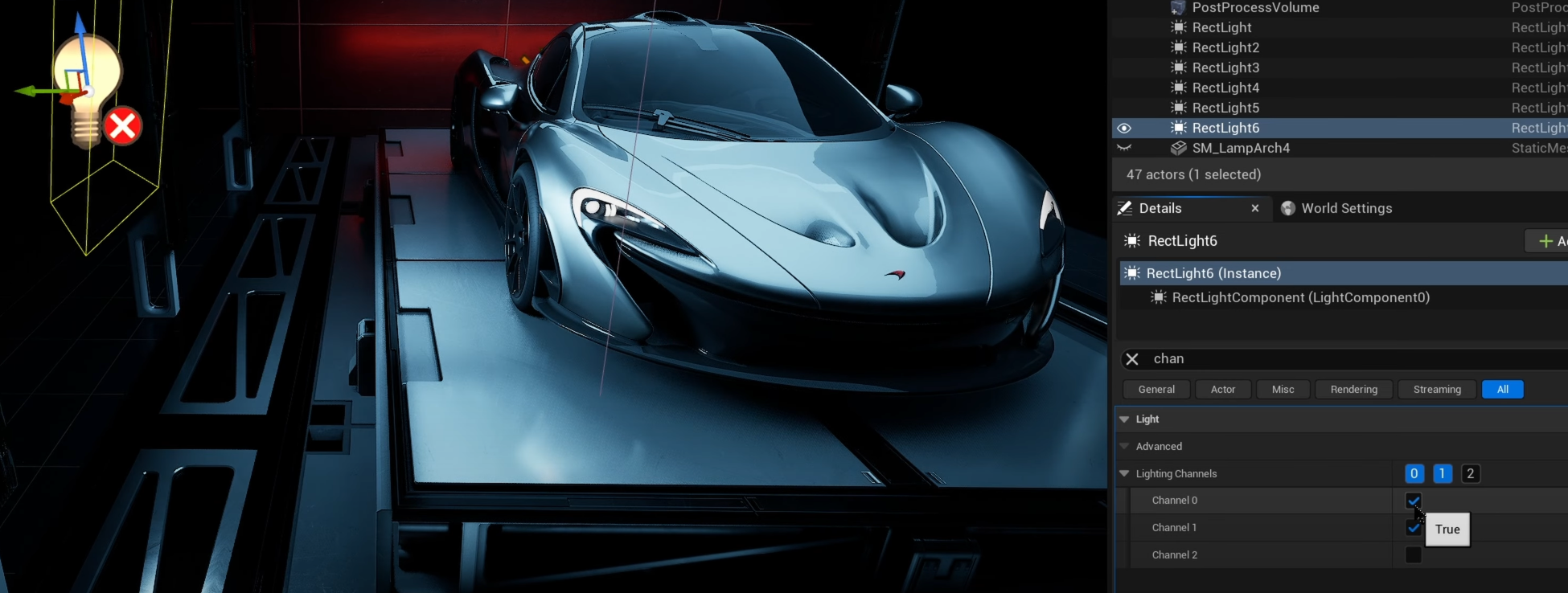Collapse the Lighting Channels section
Image resolution: width=1568 pixels, height=593 pixels.
point(1124,474)
